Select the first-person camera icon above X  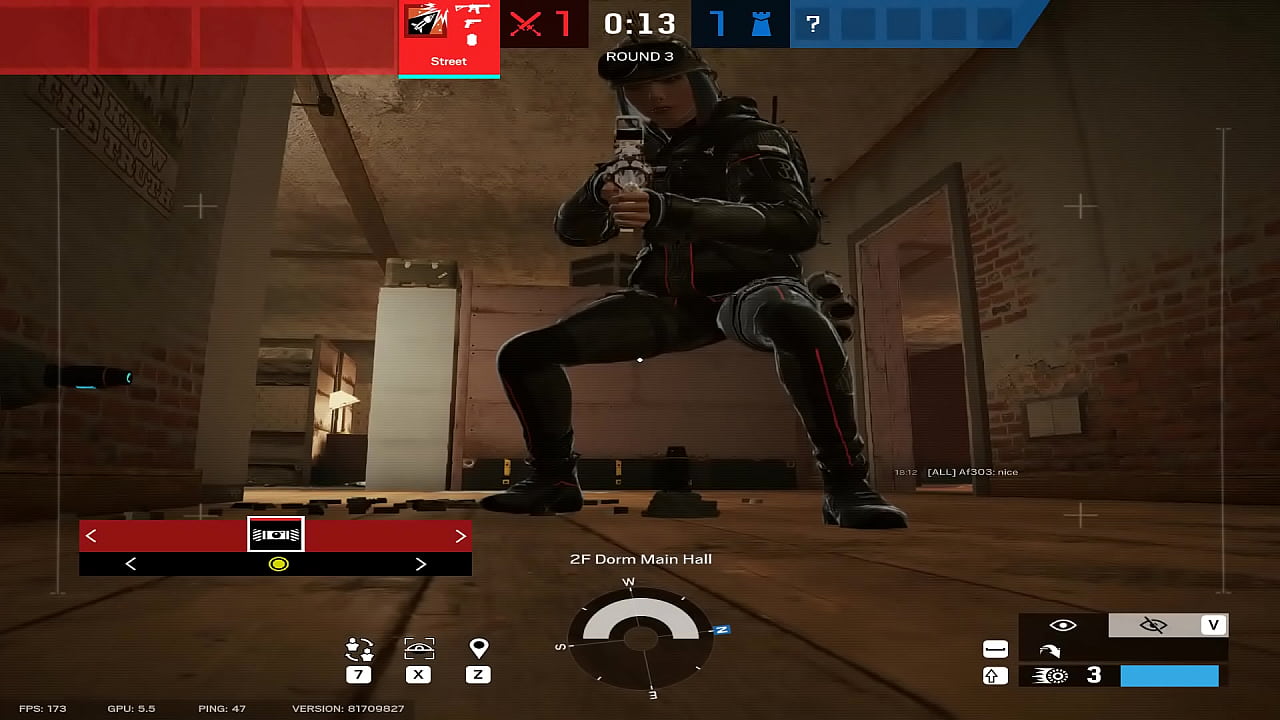417,648
